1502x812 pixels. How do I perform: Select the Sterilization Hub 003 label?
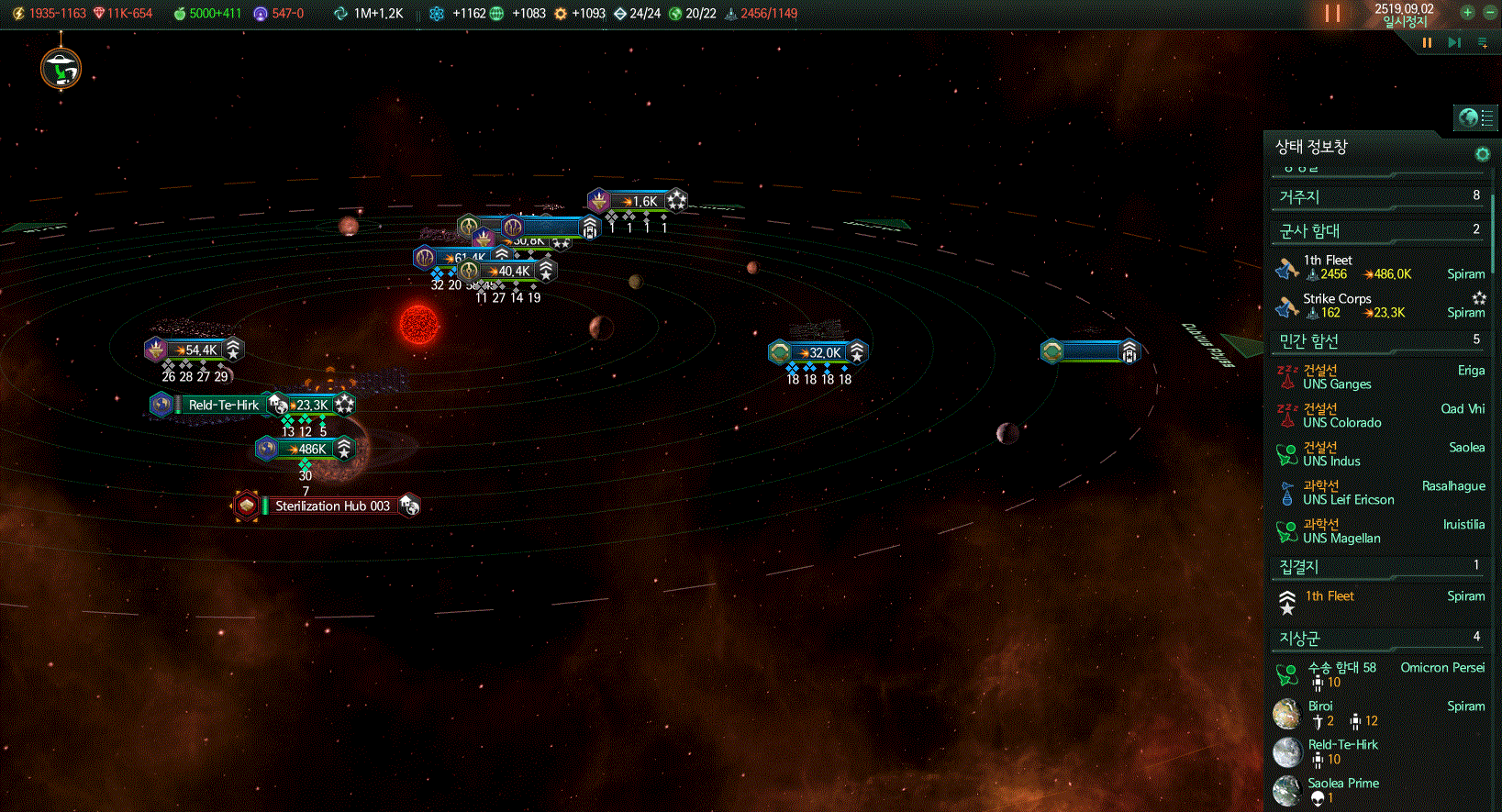point(332,506)
